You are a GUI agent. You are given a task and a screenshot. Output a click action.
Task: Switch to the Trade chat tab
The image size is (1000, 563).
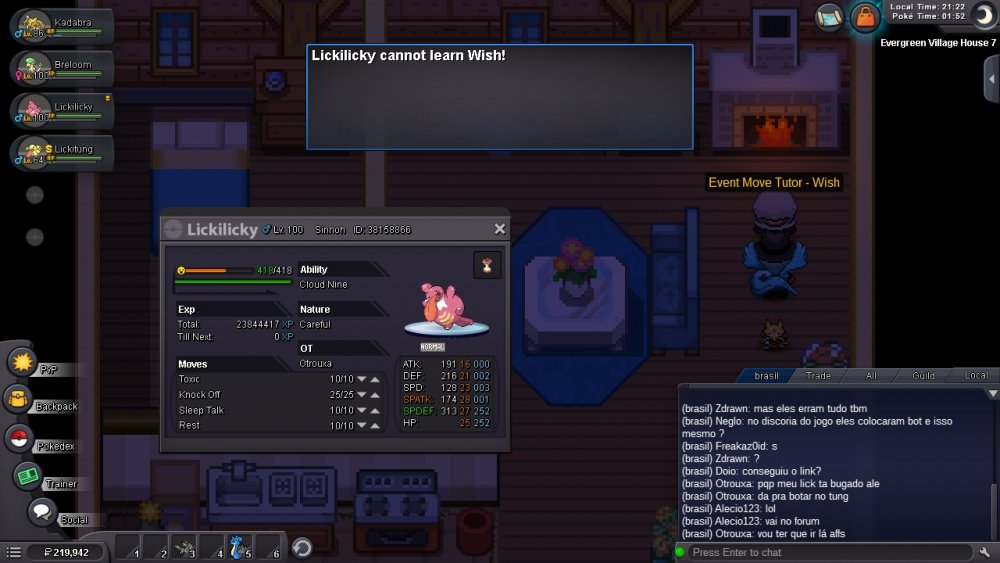[819, 376]
